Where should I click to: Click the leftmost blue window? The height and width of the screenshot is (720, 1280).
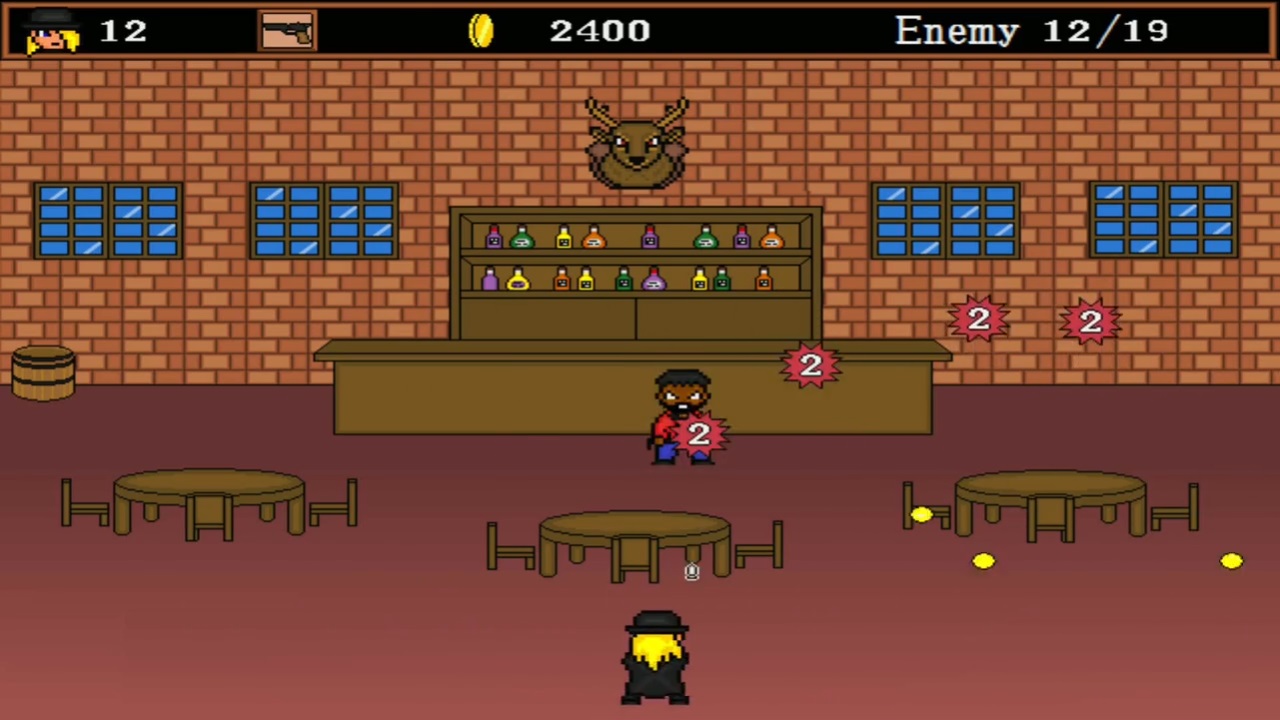pos(107,220)
